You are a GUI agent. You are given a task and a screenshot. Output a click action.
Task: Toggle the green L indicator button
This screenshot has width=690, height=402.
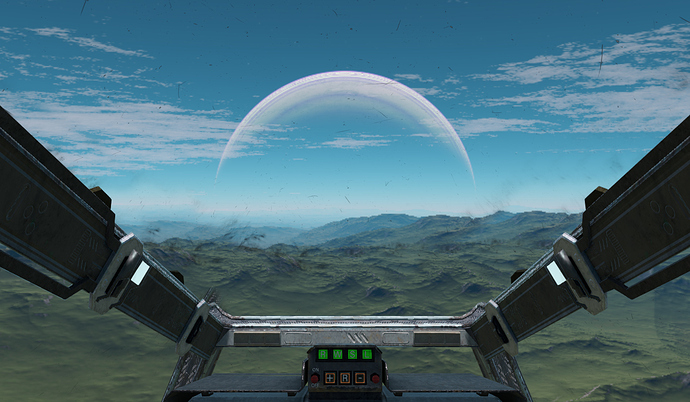click(x=367, y=354)
